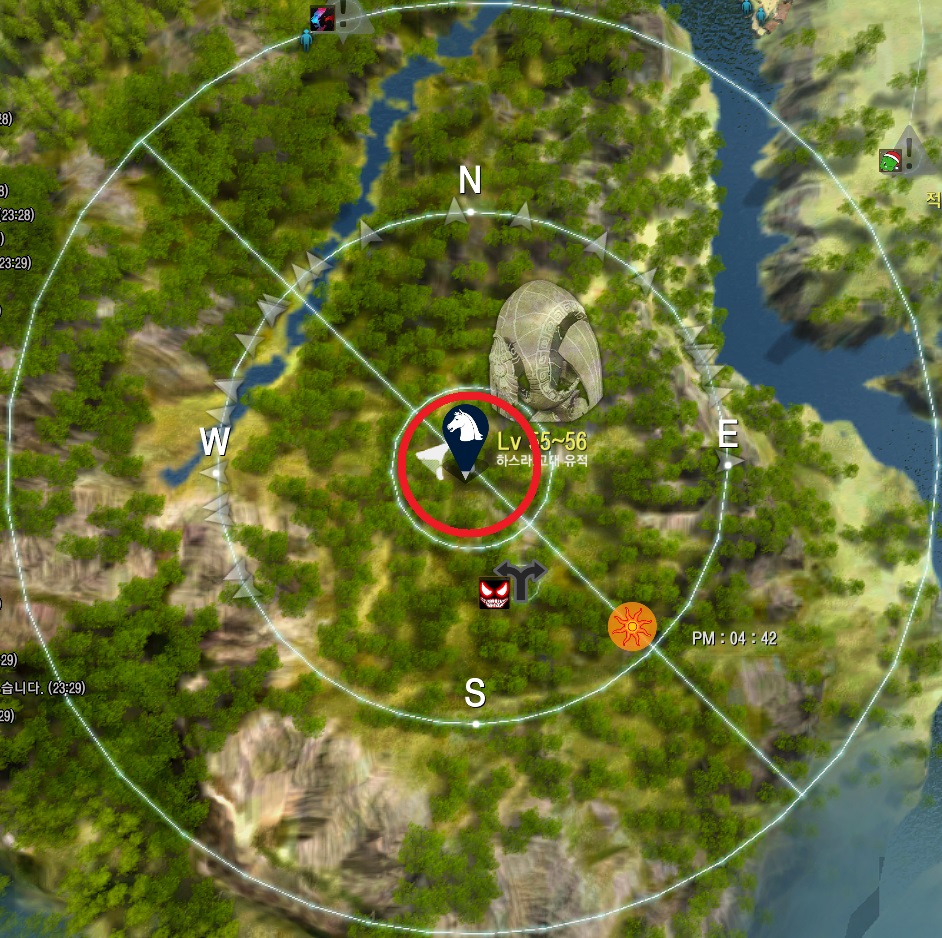
Task: Click the orange sun time icon
Action: coord(632,627)
